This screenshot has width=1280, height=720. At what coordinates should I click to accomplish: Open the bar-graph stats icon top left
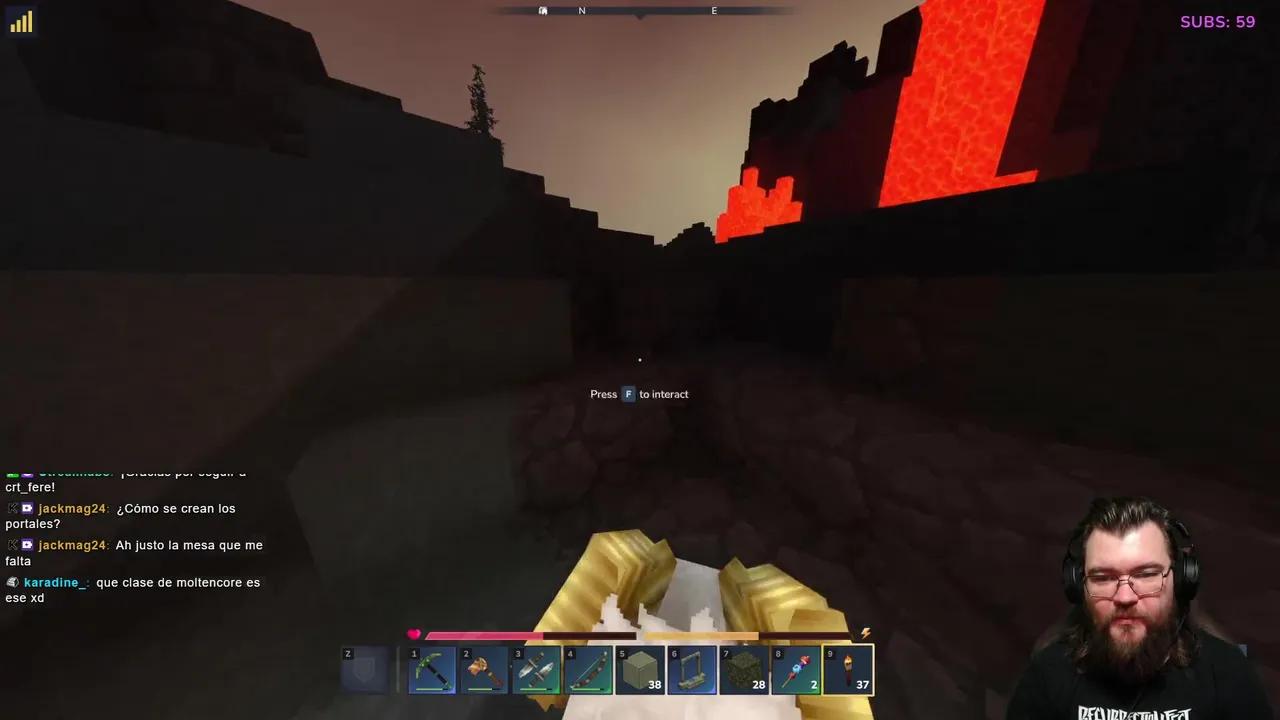21,21
